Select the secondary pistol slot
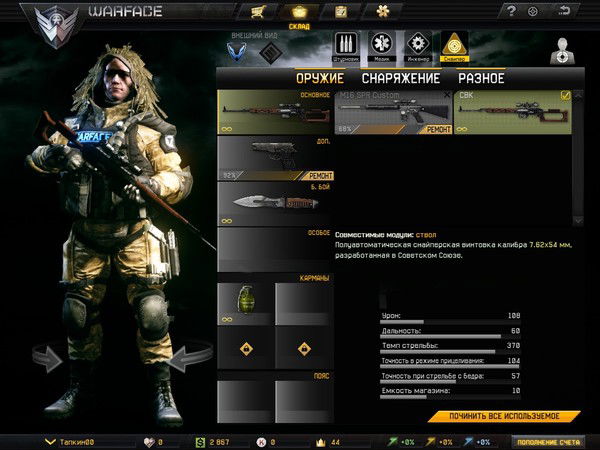The width and height of the screenshot is (600, 450). tap(275, 158)
